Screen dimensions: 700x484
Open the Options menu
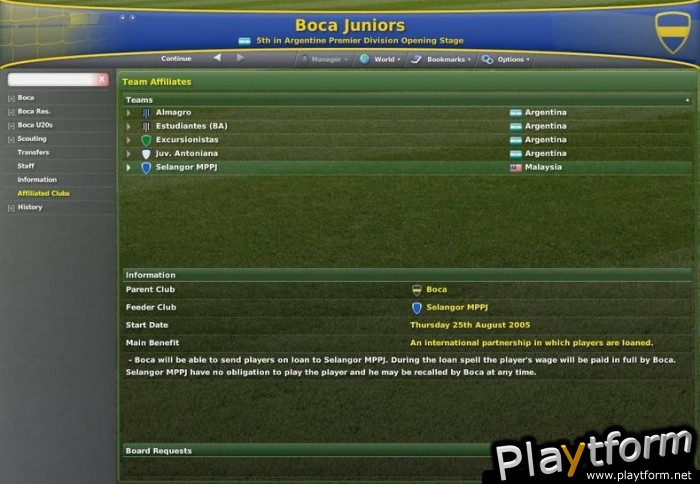point(505,59)
